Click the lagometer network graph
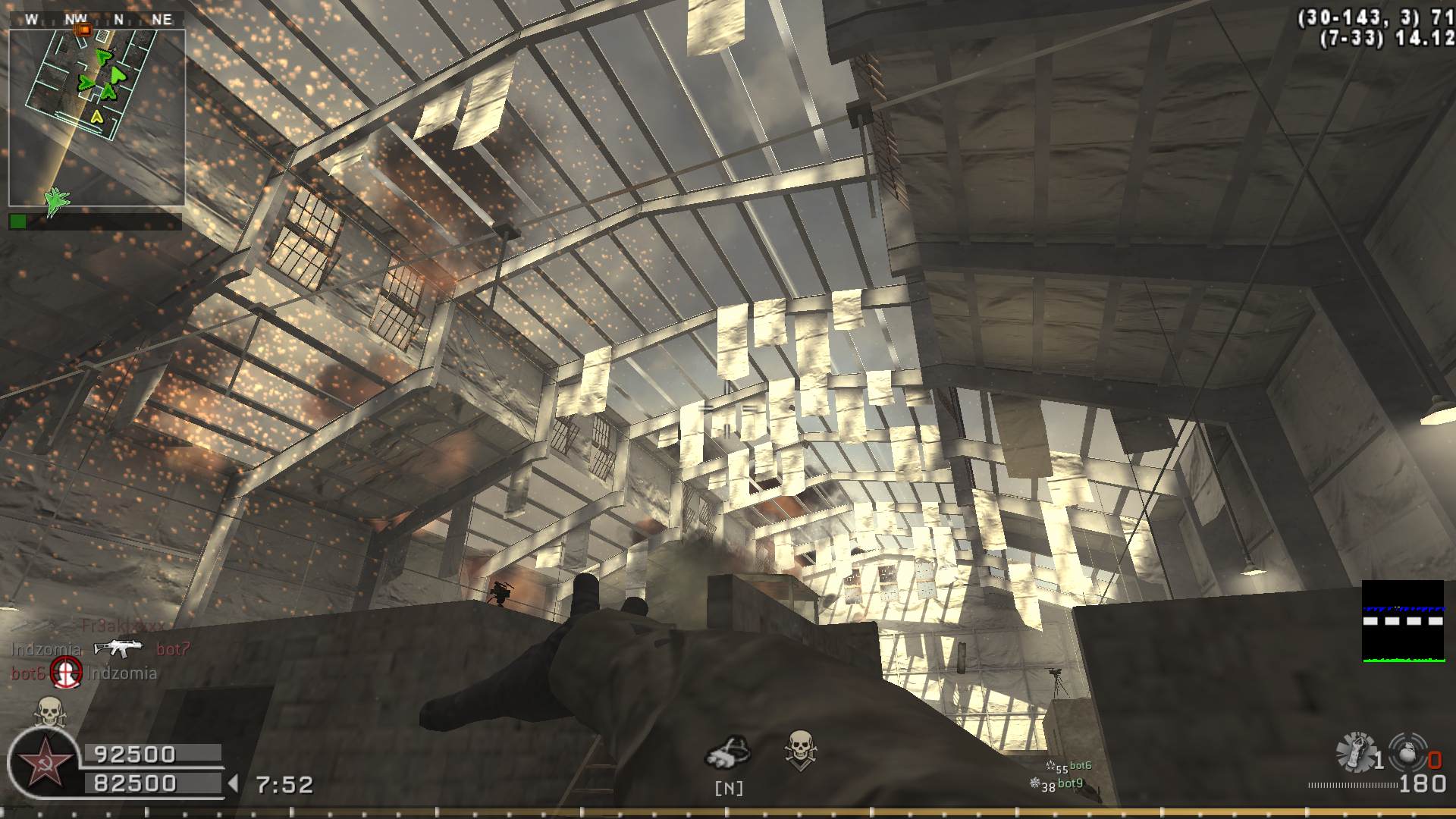 [x=1402, y=621]
